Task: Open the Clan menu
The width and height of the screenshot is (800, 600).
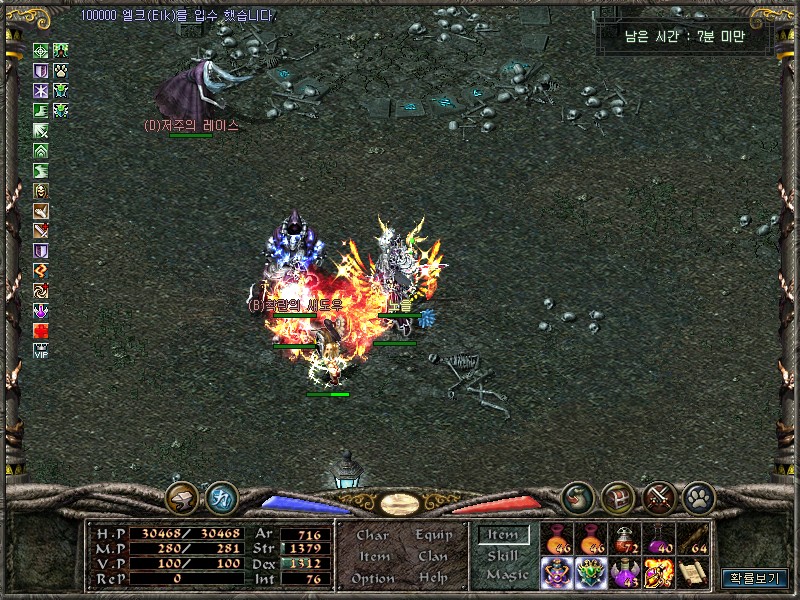Action: tap(433, 557)
